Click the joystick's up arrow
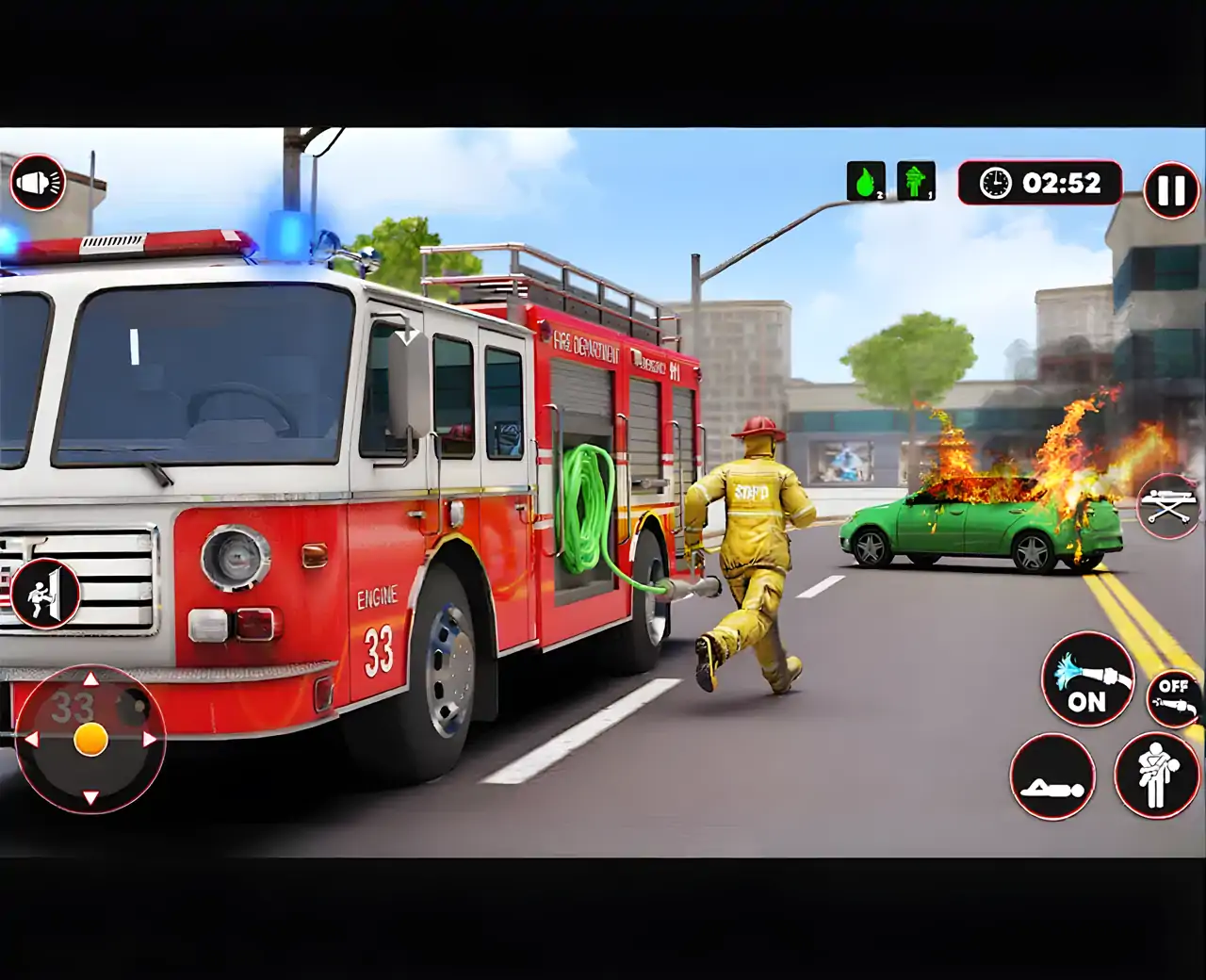 click(90, 679)
